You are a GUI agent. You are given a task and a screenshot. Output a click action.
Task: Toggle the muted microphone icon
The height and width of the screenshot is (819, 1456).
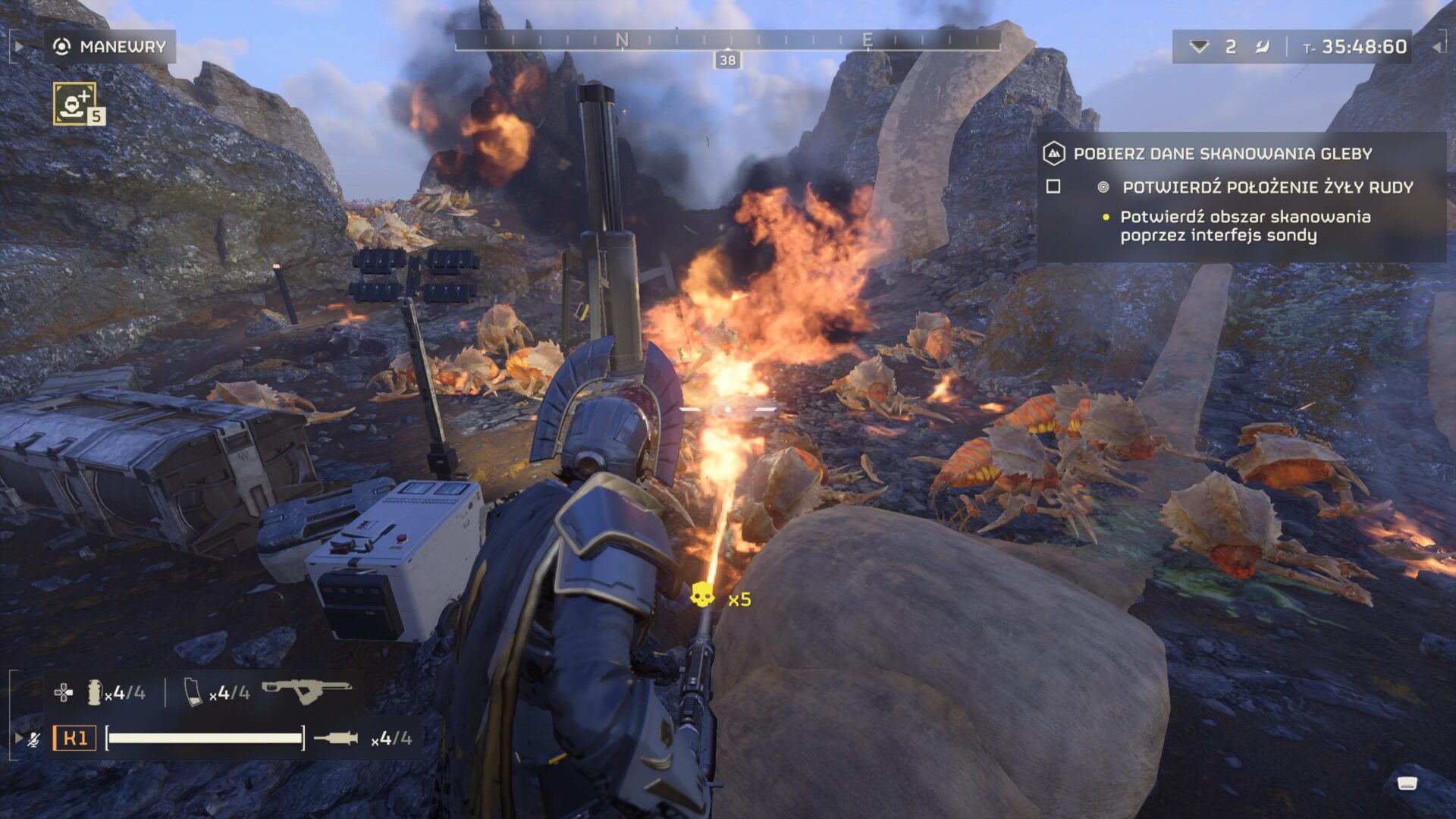tap(33, 739)
